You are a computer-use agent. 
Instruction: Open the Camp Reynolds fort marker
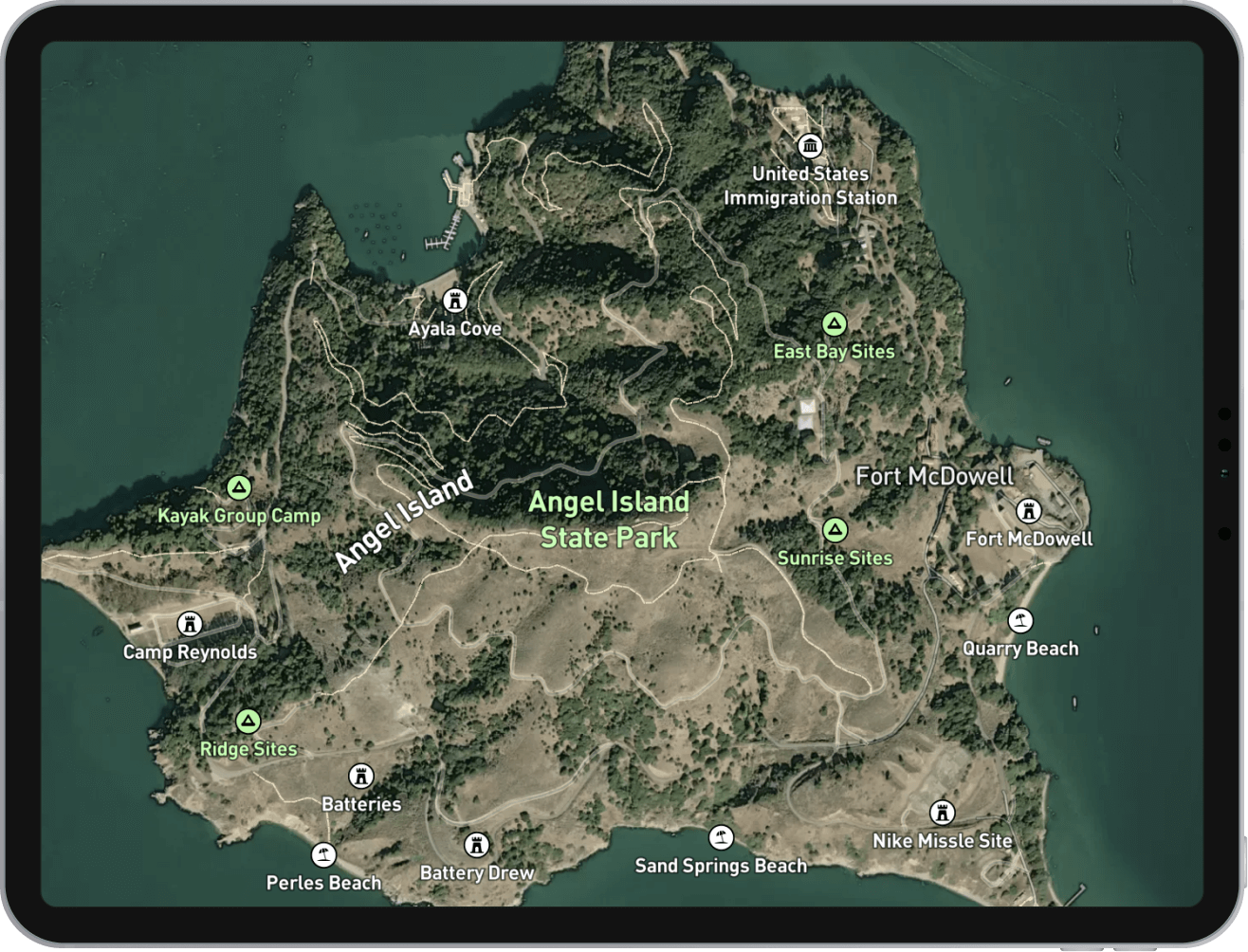coord(189,623)
